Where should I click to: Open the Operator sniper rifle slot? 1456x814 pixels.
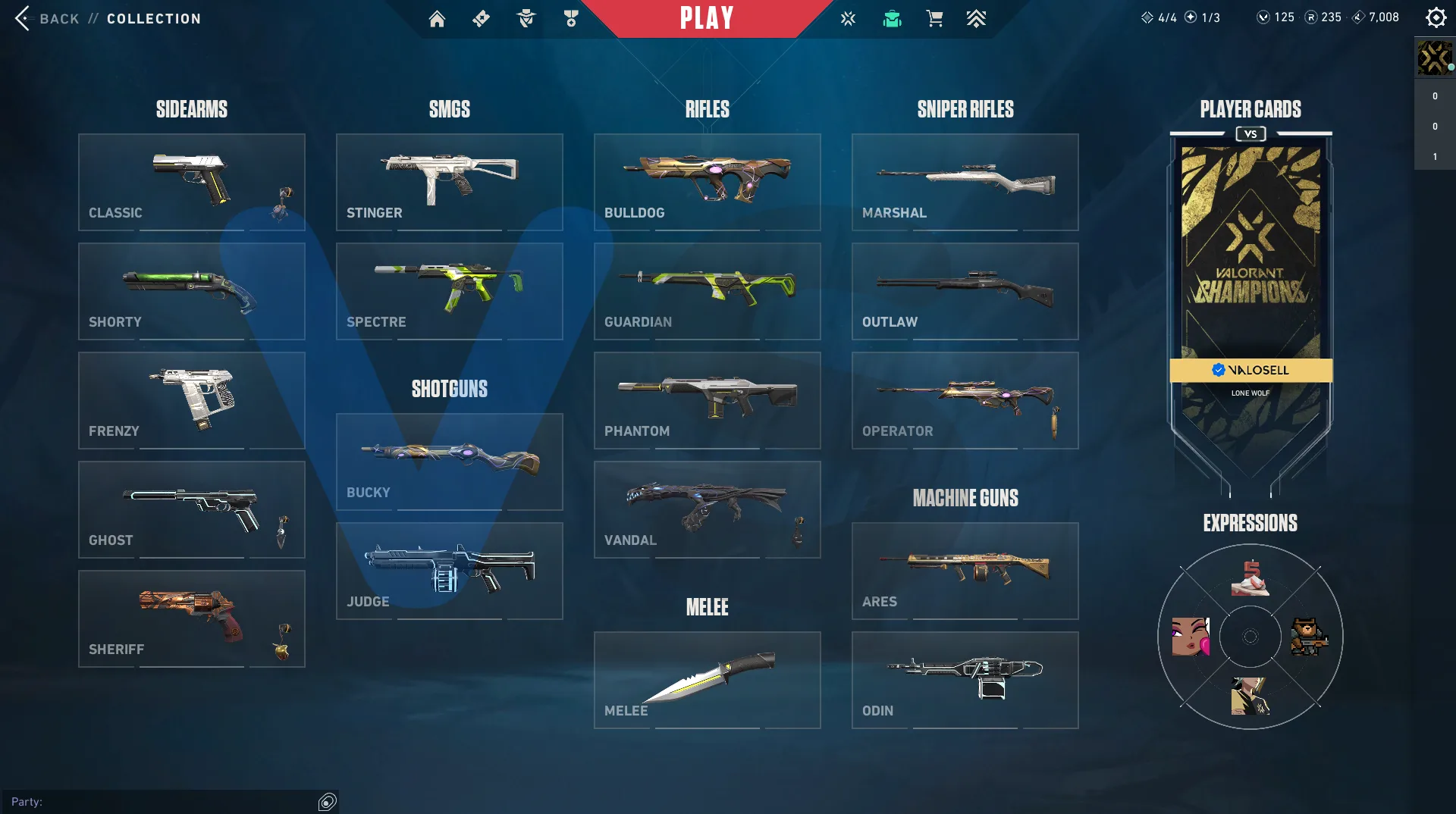tap(965, 400)
